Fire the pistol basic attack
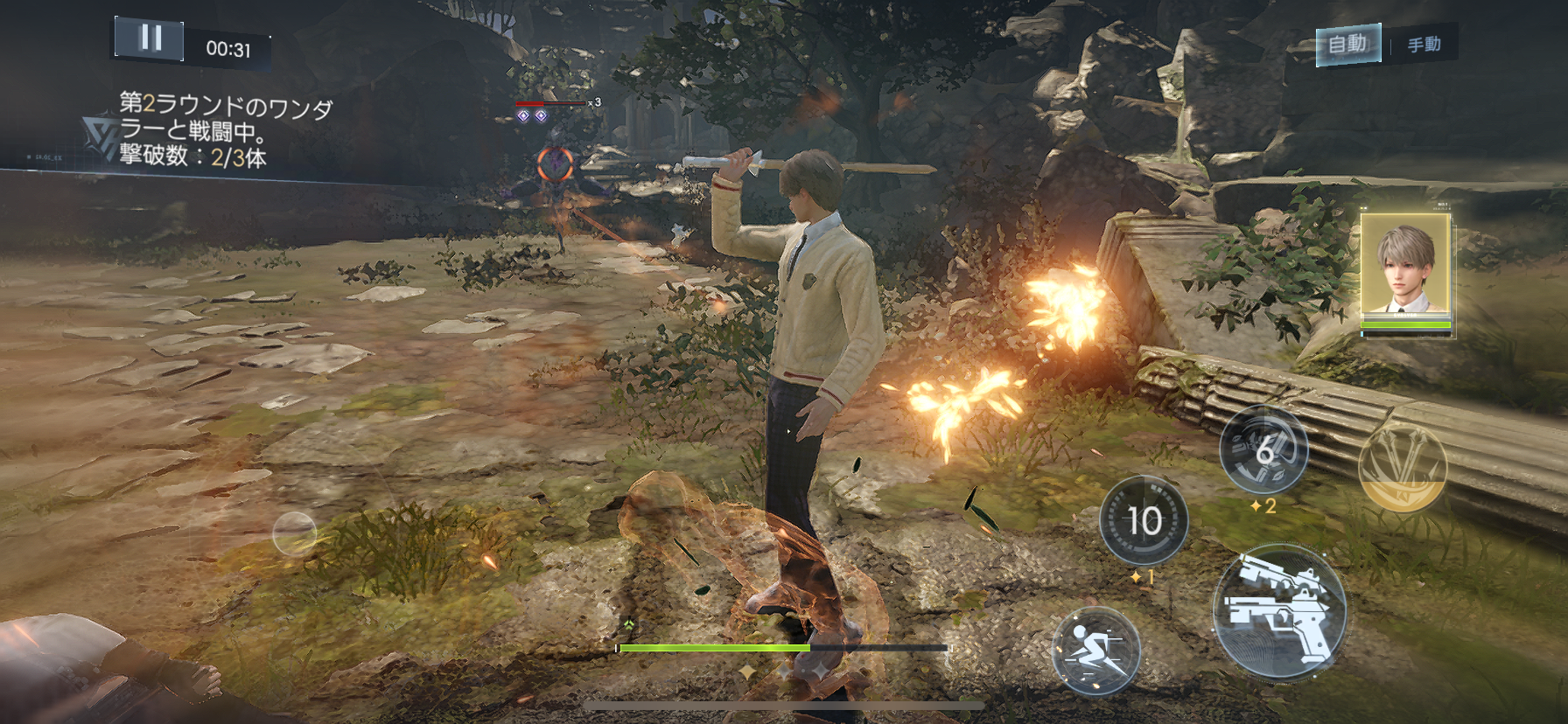Image resolution: width=1568 pixels, height=724 pixels. coord(1278,612)
